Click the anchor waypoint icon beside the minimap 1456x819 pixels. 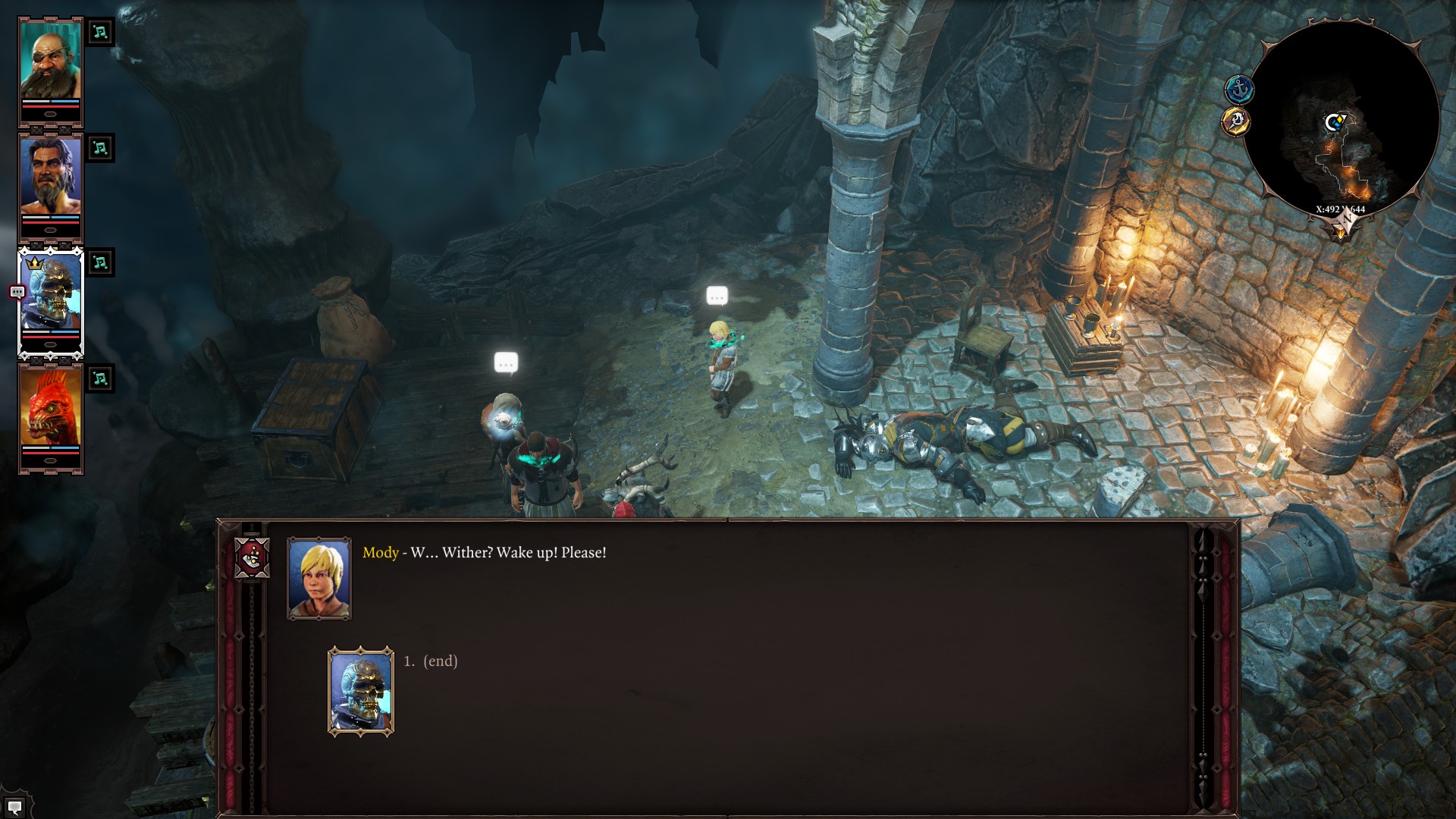pos(1239,87)
